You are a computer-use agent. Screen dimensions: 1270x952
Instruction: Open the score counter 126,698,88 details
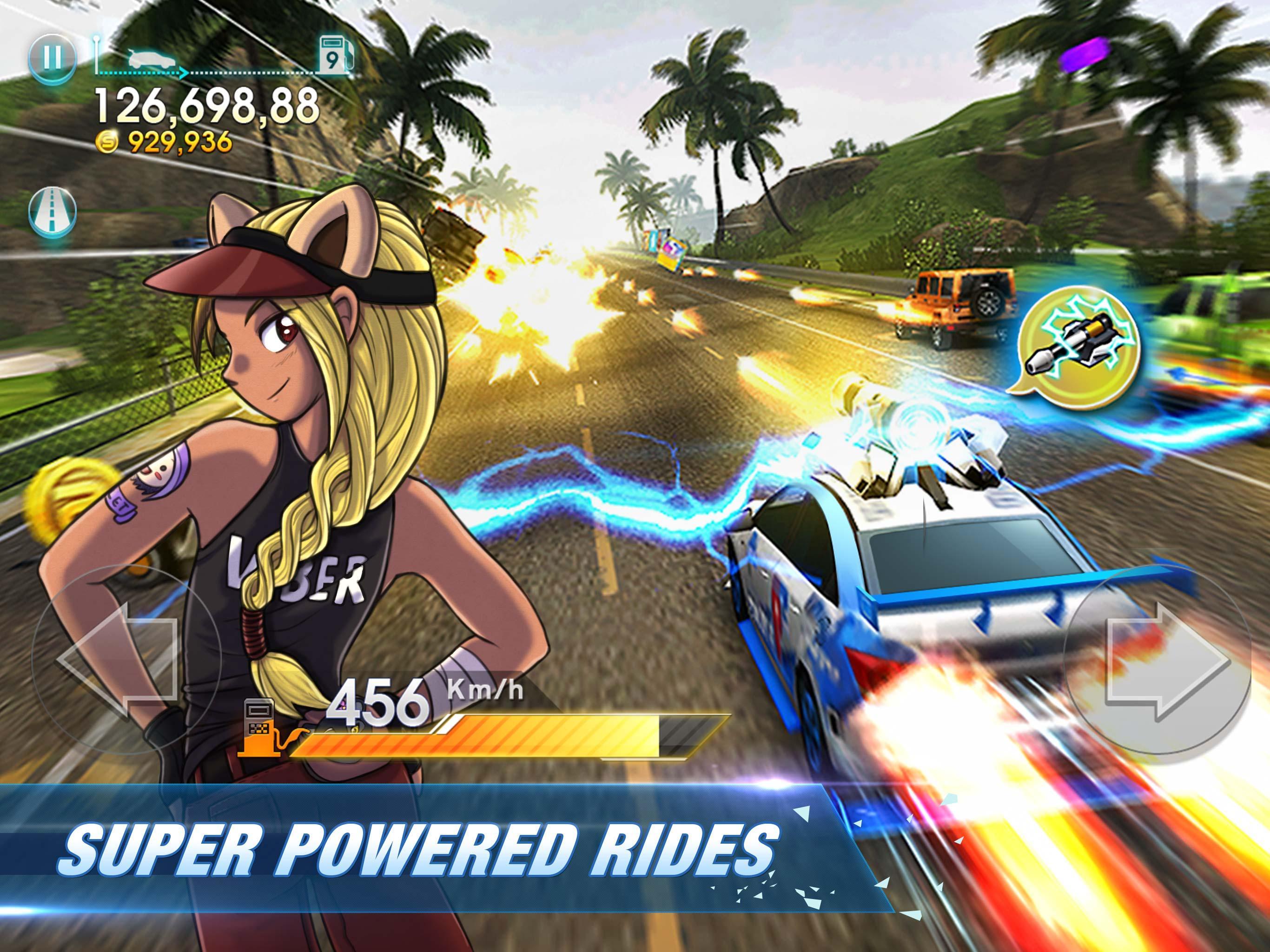207,106
